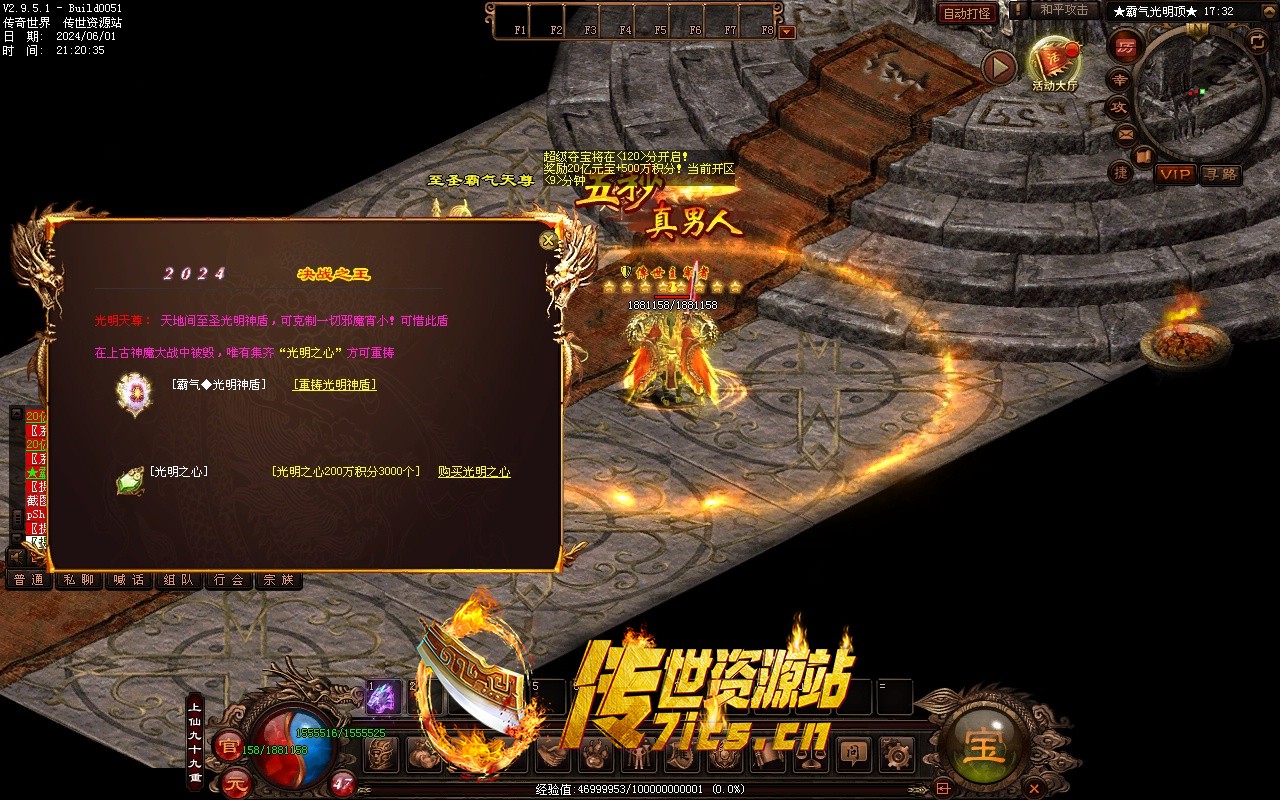Select the 行会 guild chat tab
This screenshot has width=1280, height=800.
coord(229,580)
